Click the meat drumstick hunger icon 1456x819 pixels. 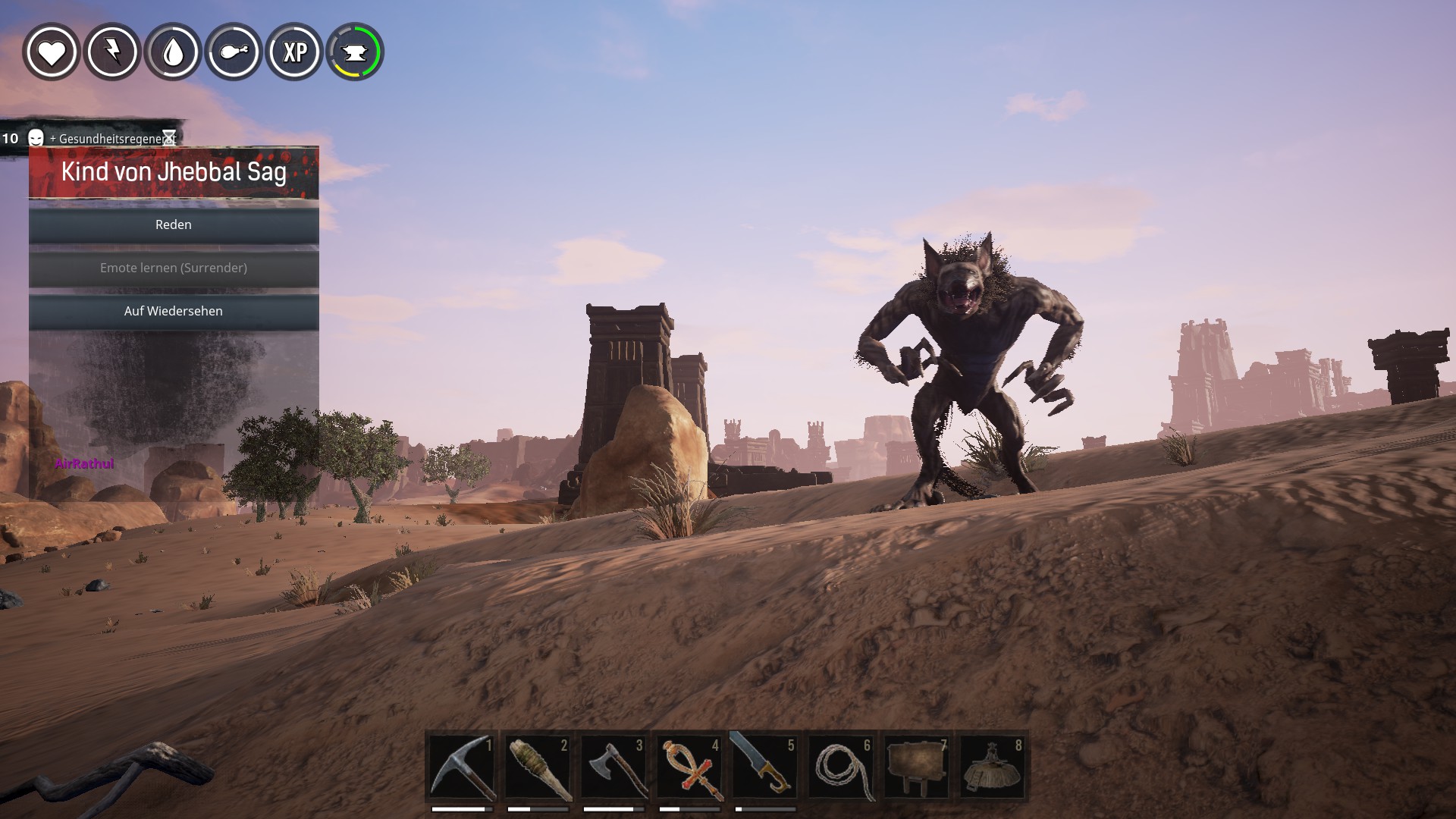(234, 52)
